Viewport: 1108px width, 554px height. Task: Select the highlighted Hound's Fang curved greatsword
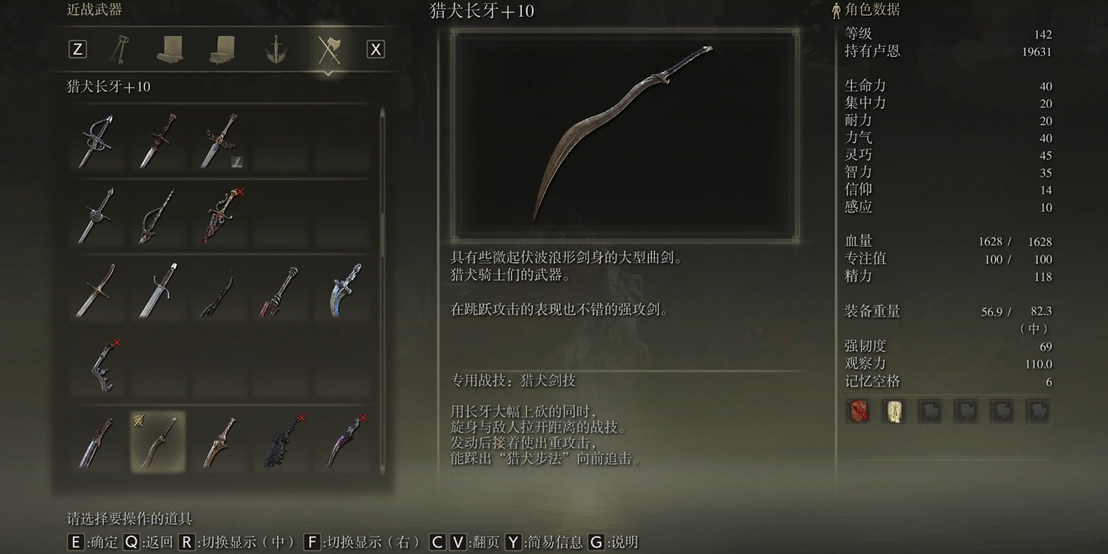(158, 441)
